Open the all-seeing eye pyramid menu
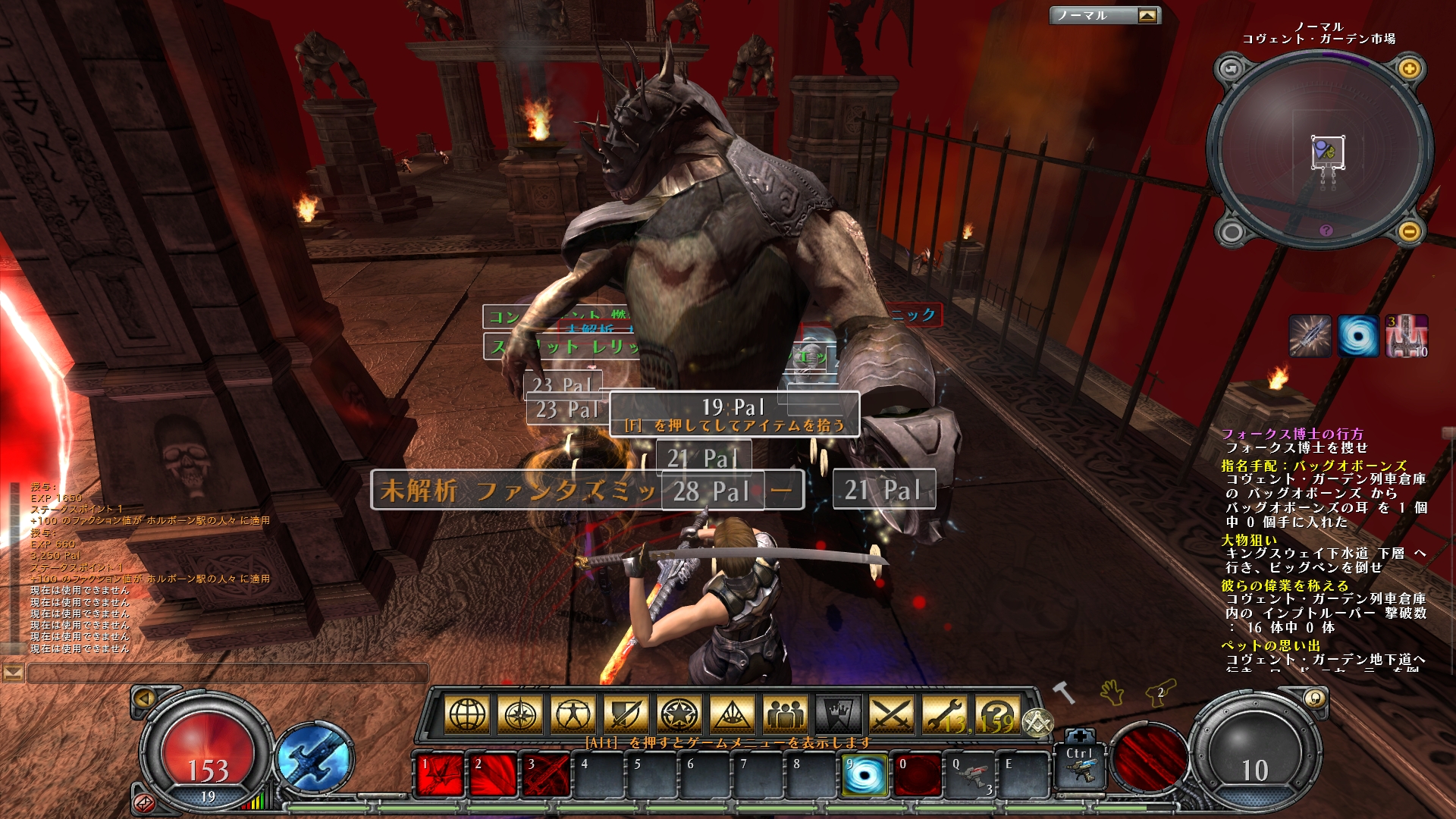1456x819 pixels. click(x=732, y=714)
